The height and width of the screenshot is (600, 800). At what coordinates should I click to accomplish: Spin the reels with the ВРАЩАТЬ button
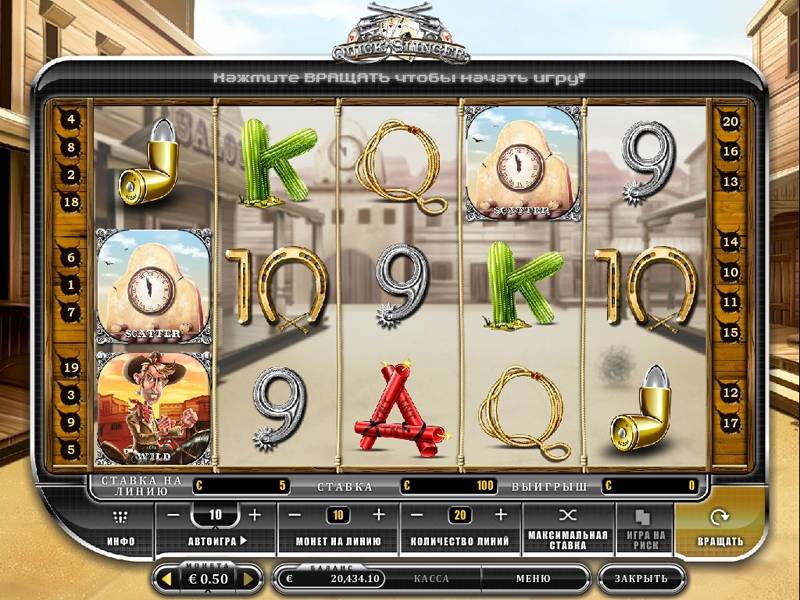720,527
